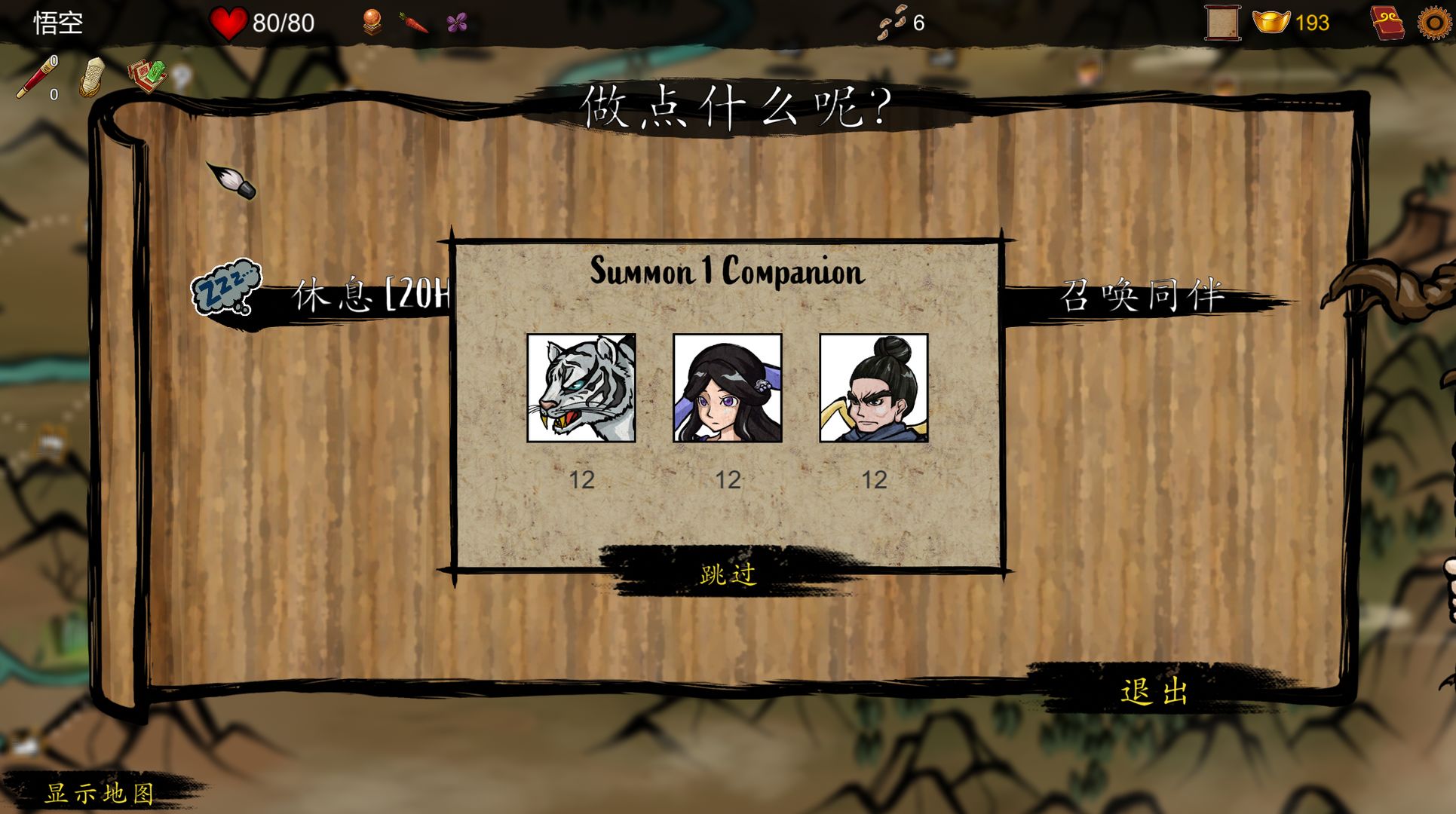Select the white tiger companion portrait
Viewport: 1456px width, 814px height.
point(582,386)
